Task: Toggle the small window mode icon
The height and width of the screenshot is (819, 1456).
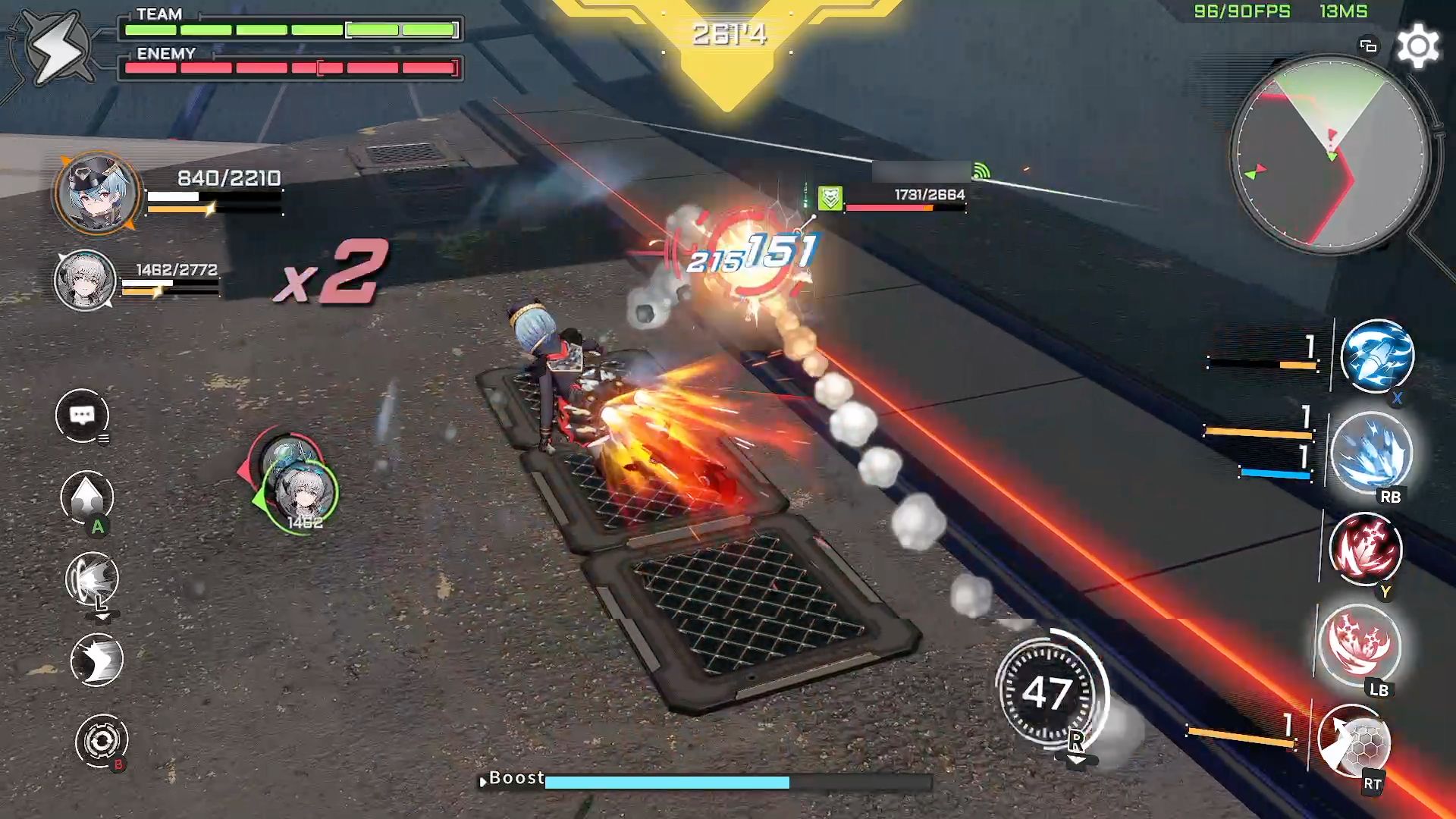Action: (1368, 46)
